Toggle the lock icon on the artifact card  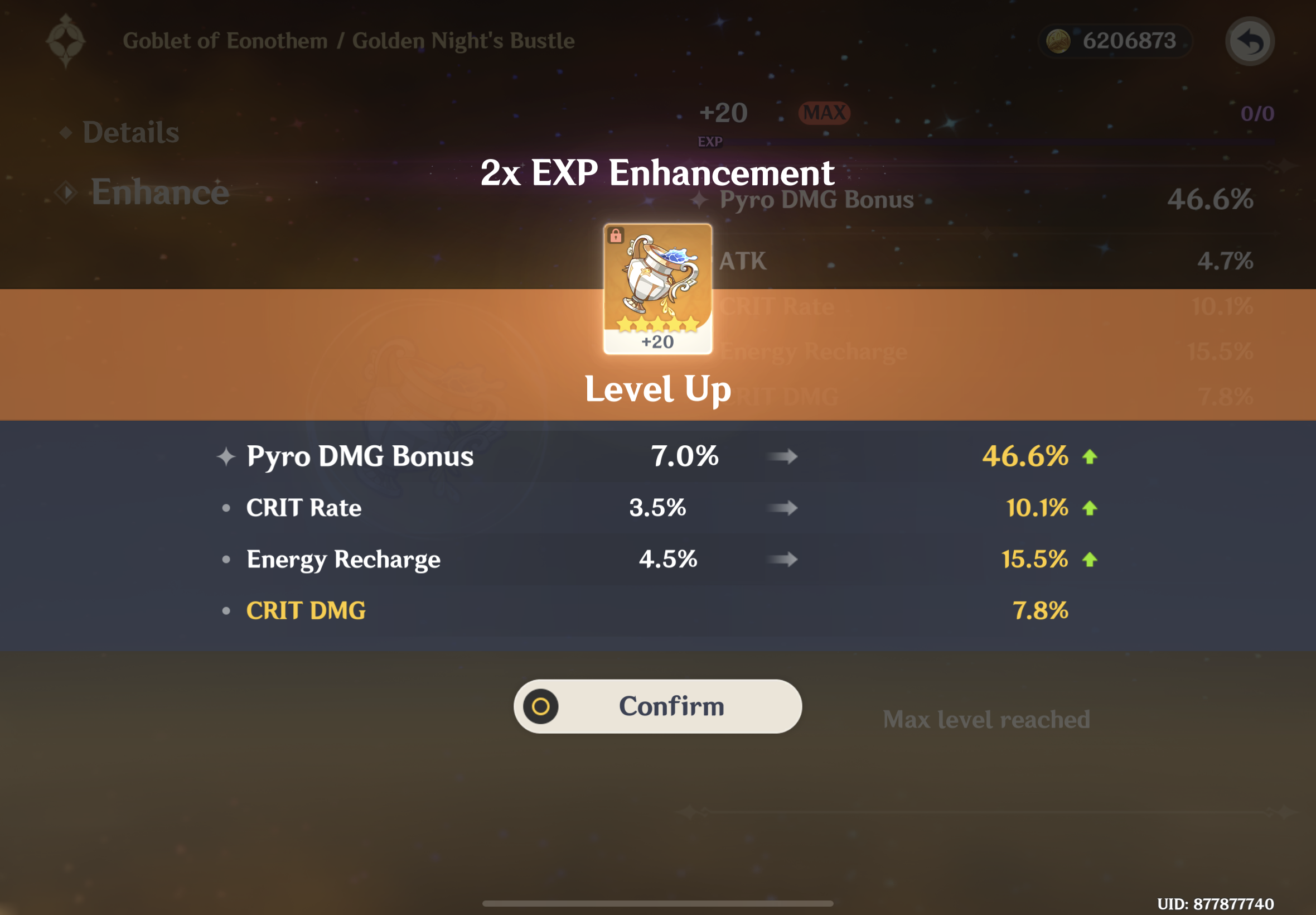coord(617,237)
